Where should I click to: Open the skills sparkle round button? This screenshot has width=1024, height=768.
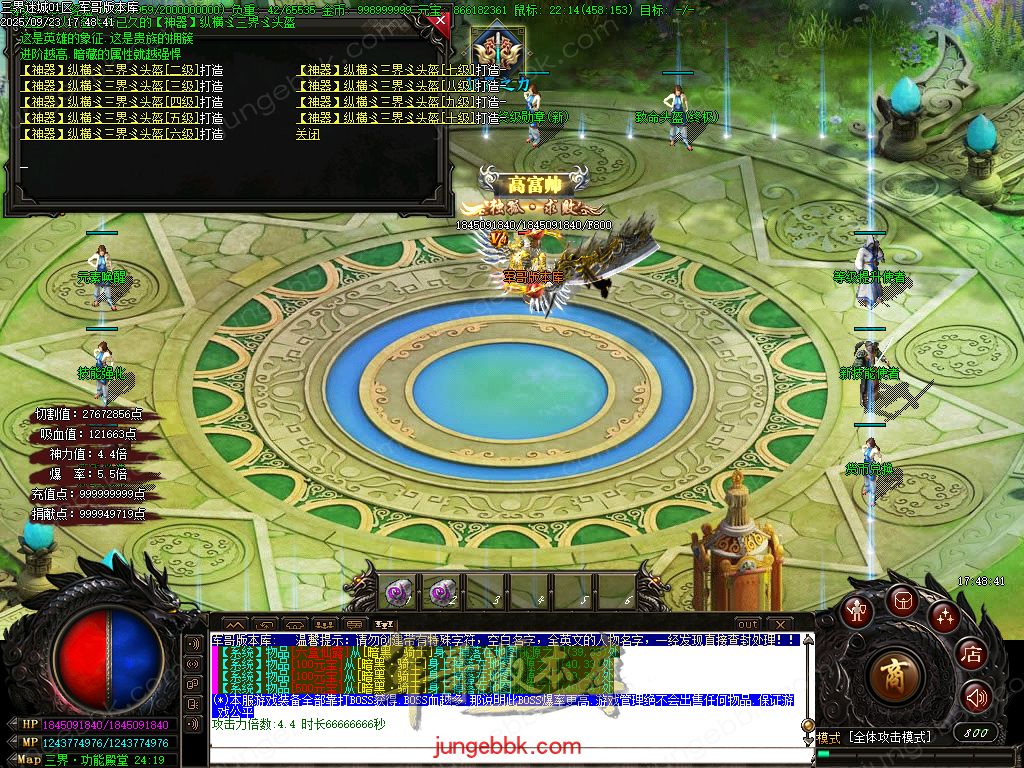tap(944, 617)
